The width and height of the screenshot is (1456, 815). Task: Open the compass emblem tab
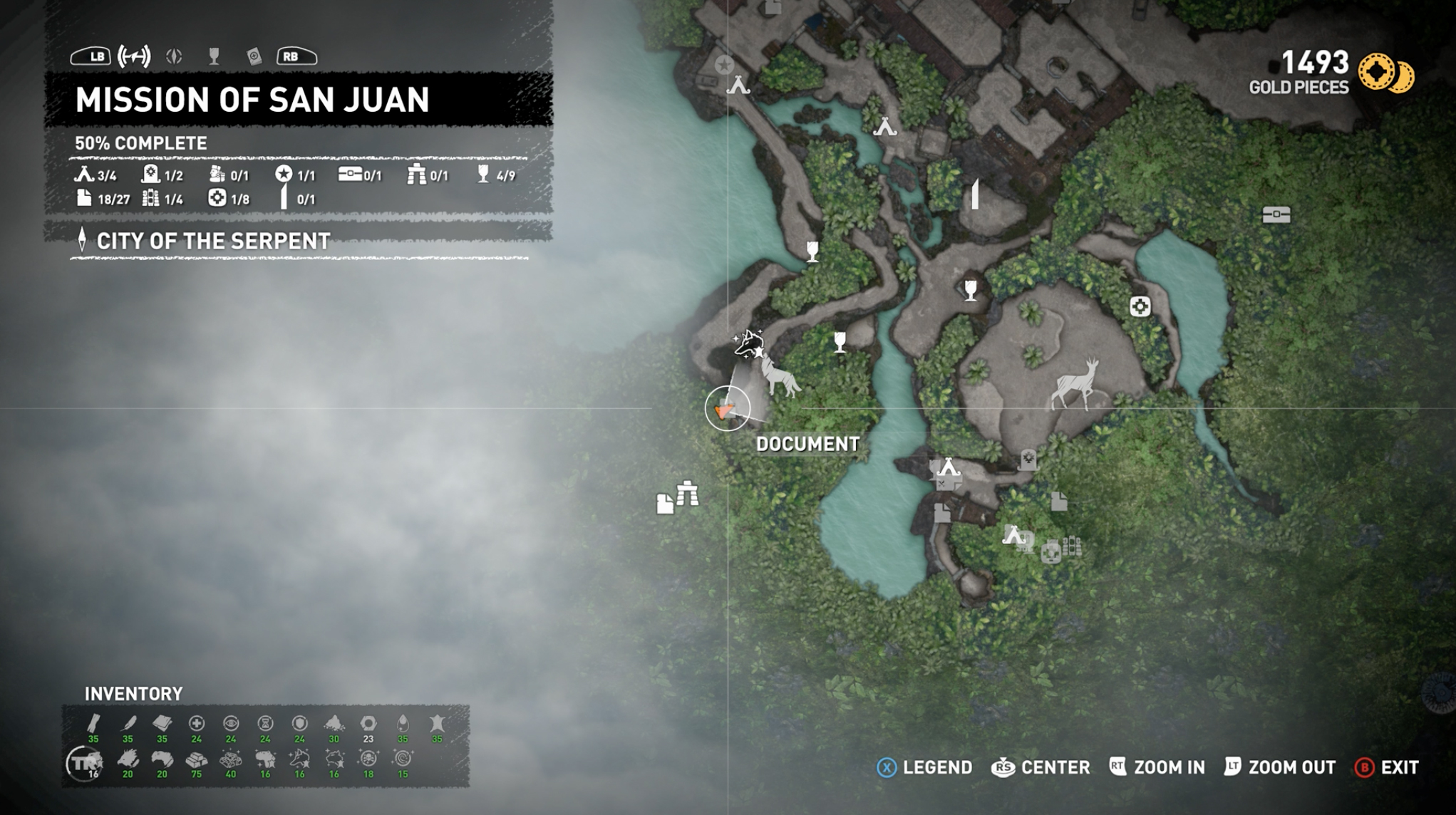coord(174,56)
